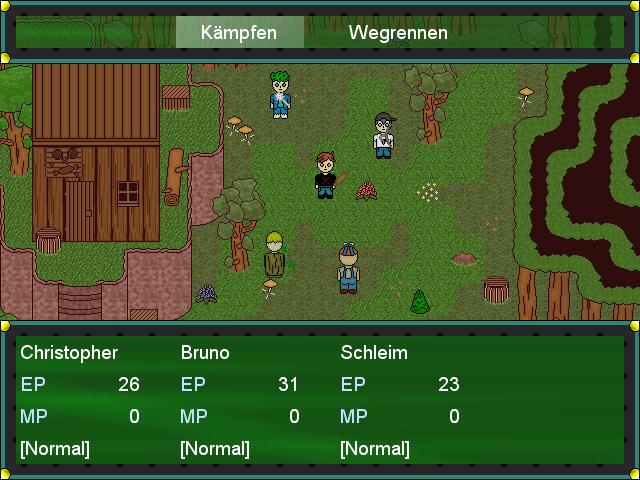Select Wegrennen to flee the battle

398,32
